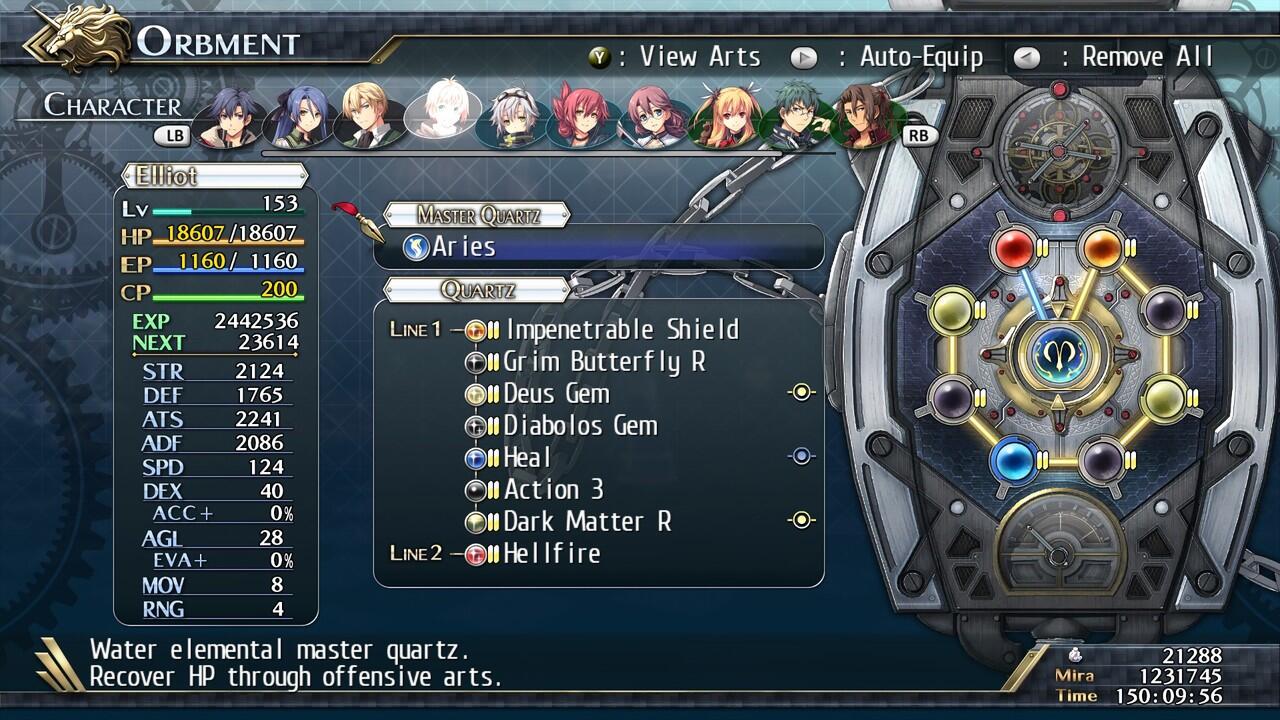Choose the long blue-haired girl's portrait
Screen dimensions: 1280x720
tap(298, 116)
